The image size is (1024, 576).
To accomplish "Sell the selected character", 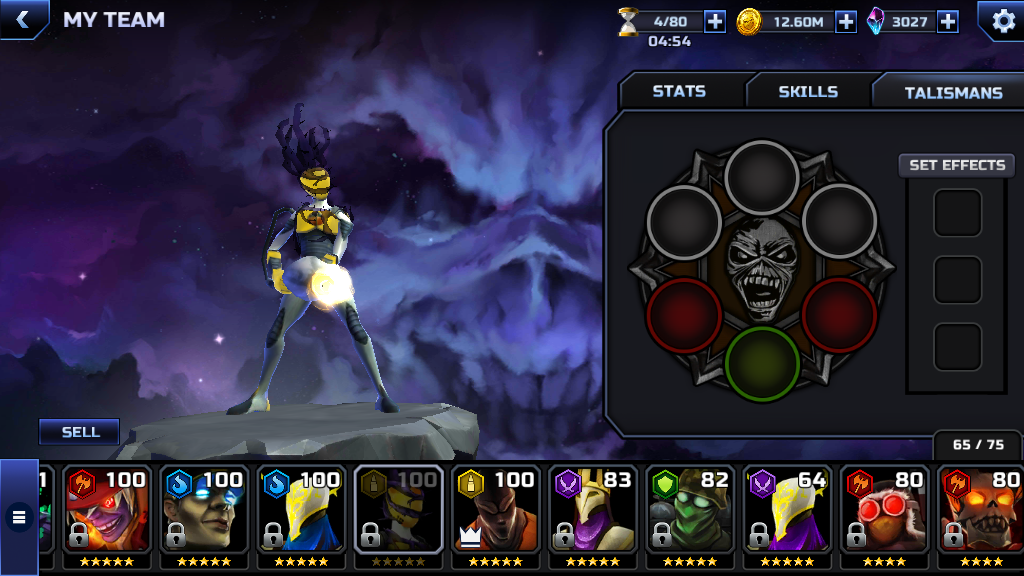I will pos(80,432).
